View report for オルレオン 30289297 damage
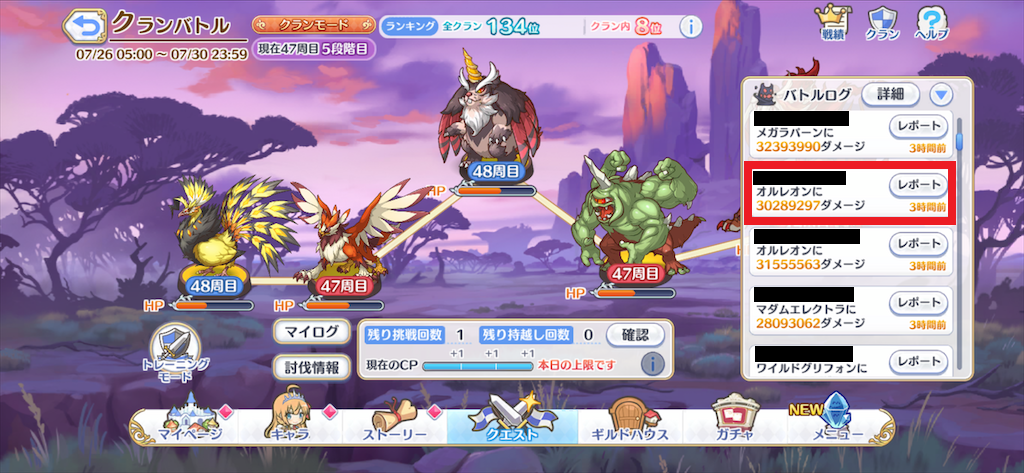The height and width of the screenshot is (473, 1024). [918, 185]
